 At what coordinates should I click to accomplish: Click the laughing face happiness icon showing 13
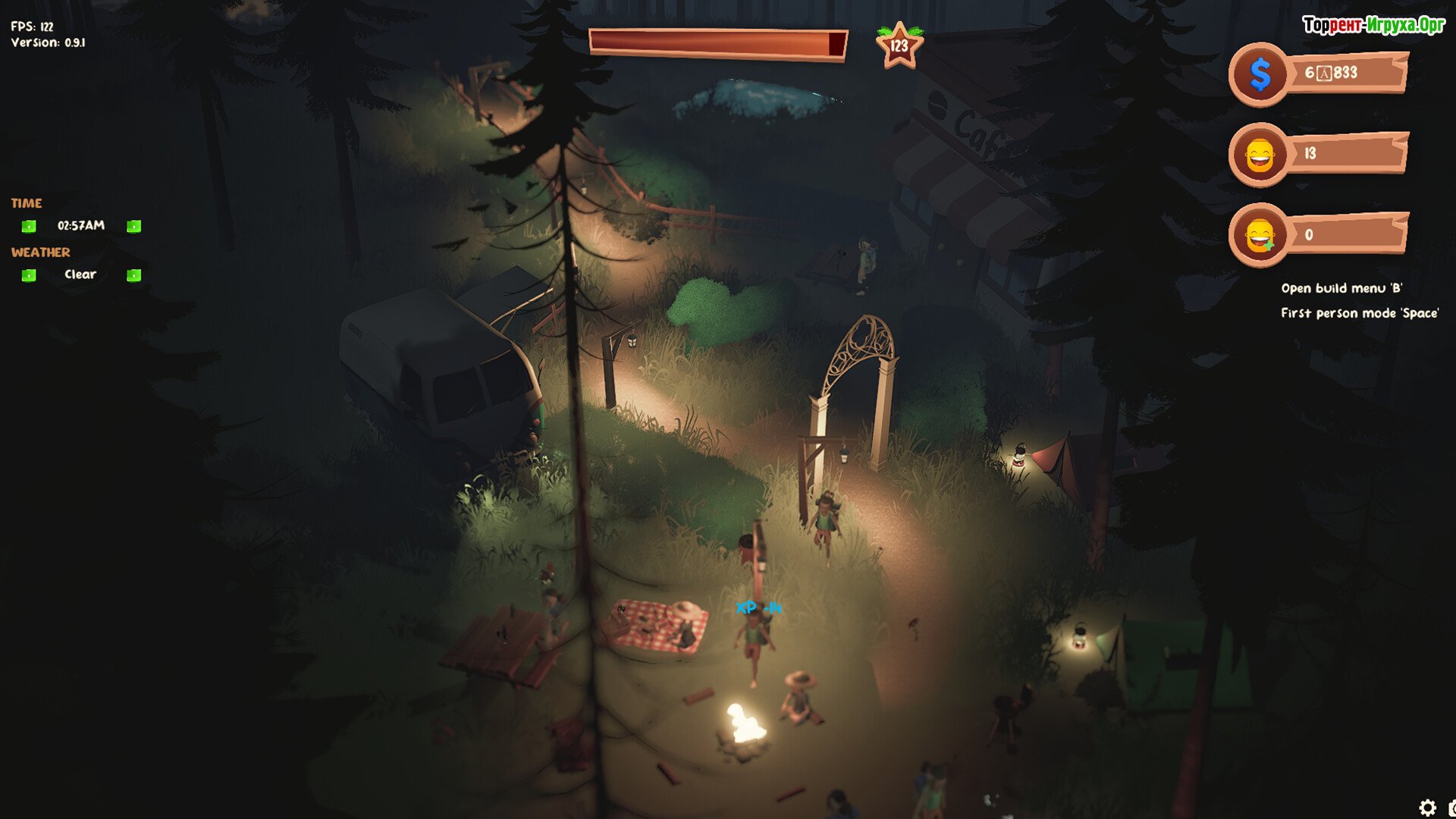(x=1260, y=155)
